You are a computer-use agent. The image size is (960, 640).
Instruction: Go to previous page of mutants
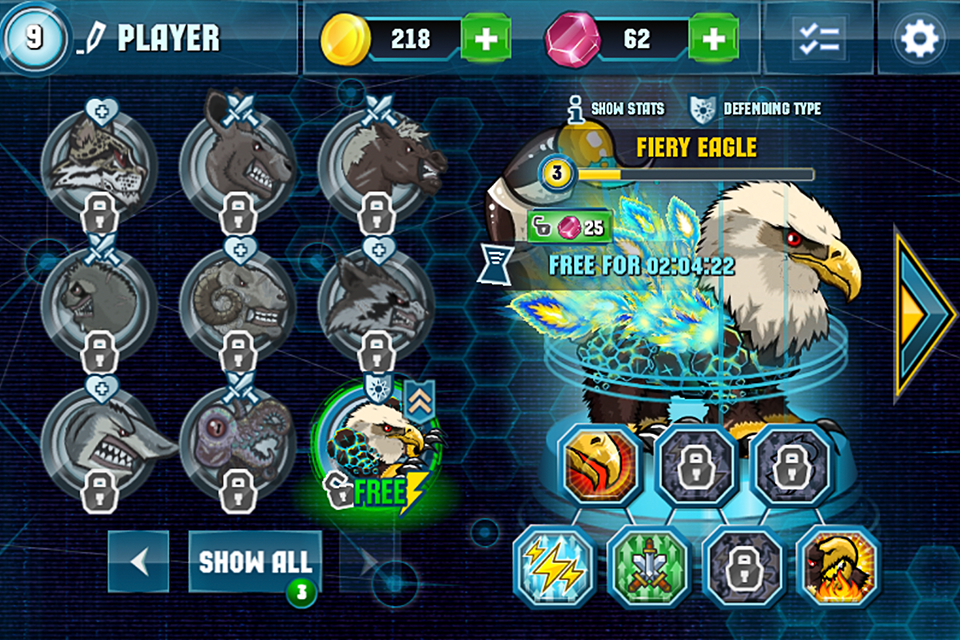138,561
